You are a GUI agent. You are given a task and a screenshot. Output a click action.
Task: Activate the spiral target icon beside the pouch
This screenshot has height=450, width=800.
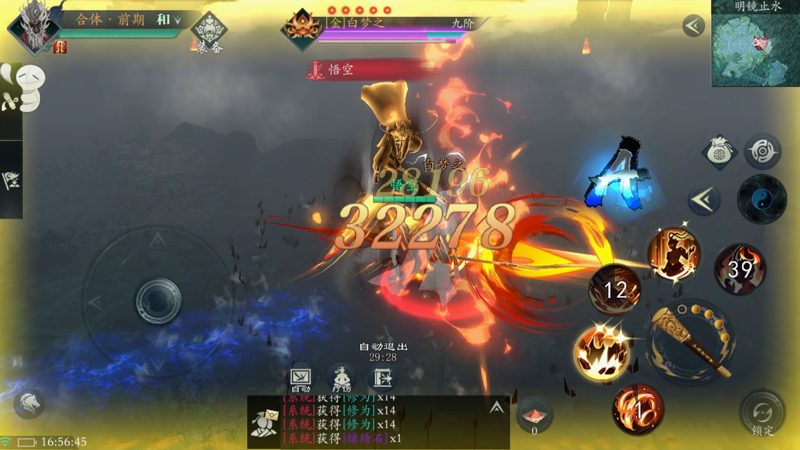pyautogui.click(x=763, y=152)
